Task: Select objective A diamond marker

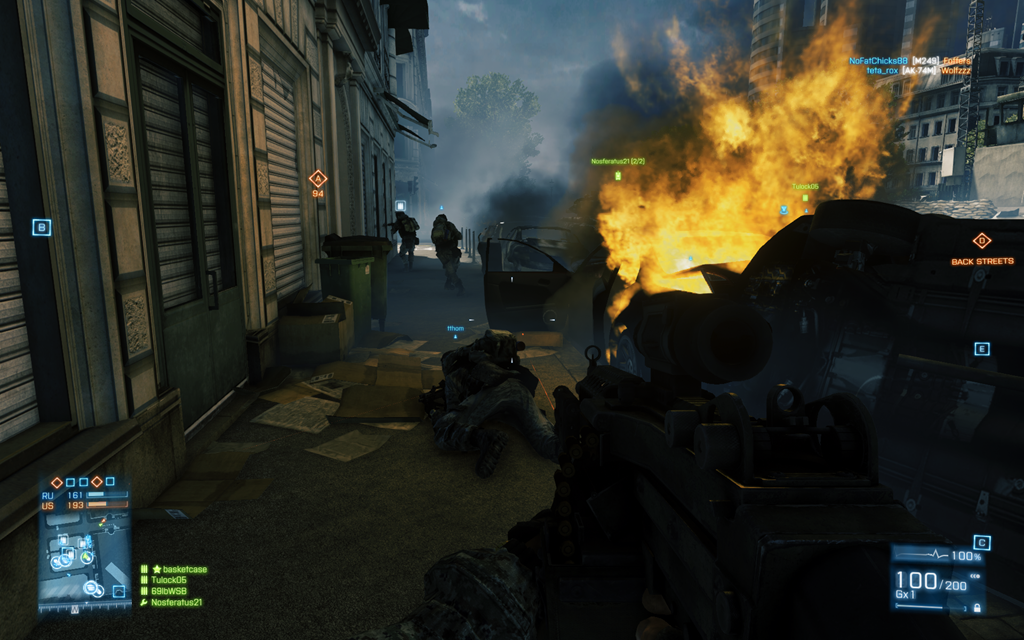Action: 318,179
